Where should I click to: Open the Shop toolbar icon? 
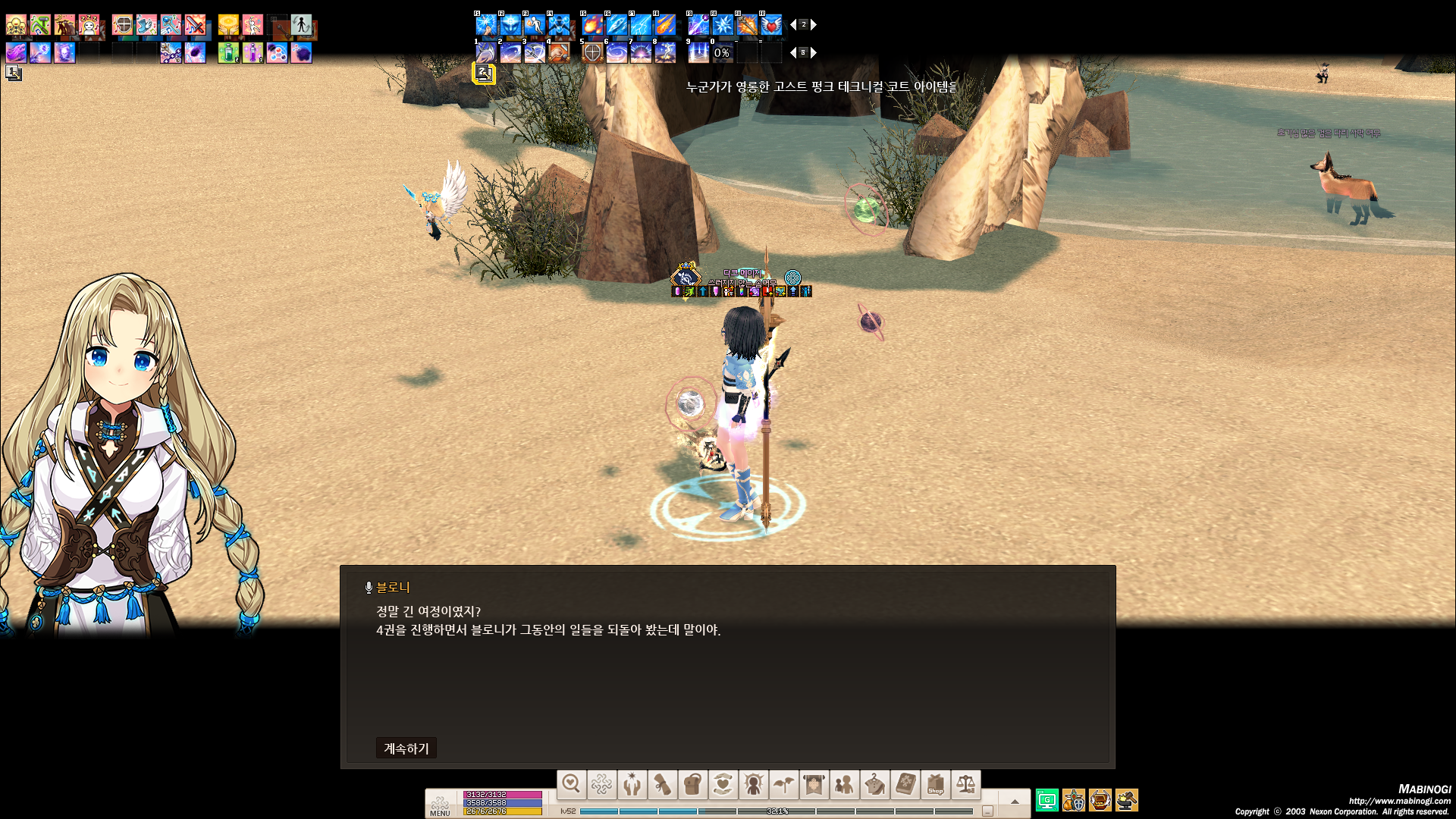pos(935,784)
